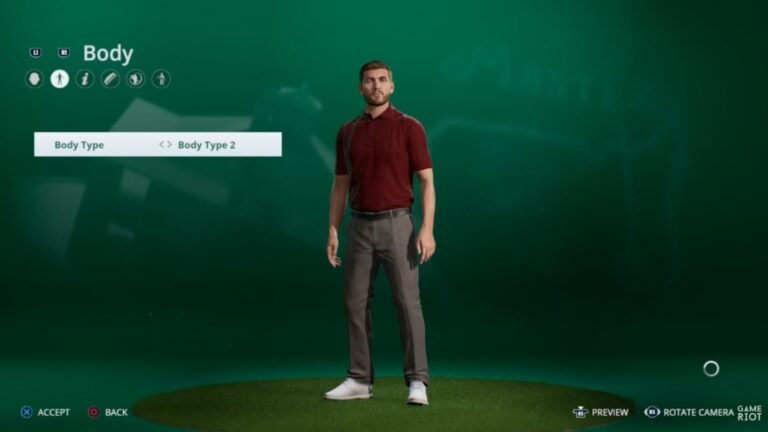Click the arrows beside Body Type 2
This screenshot has height=432, width=768.
[x=165, y=145]
